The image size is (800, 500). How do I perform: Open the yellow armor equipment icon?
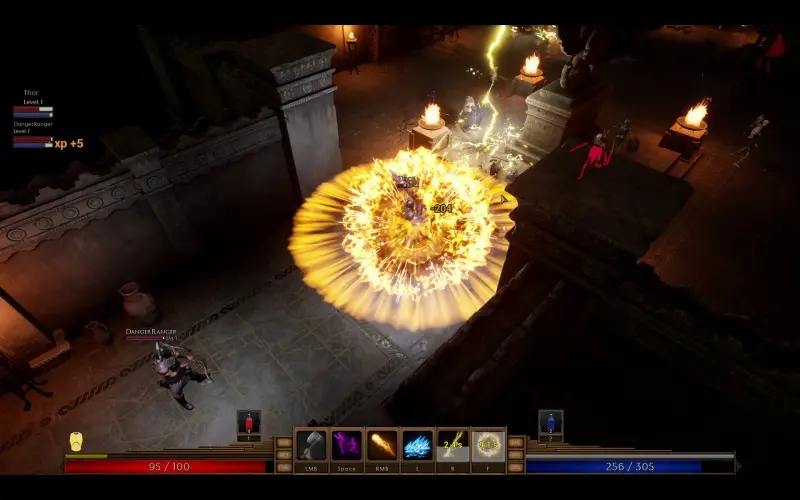pos(76,441)
